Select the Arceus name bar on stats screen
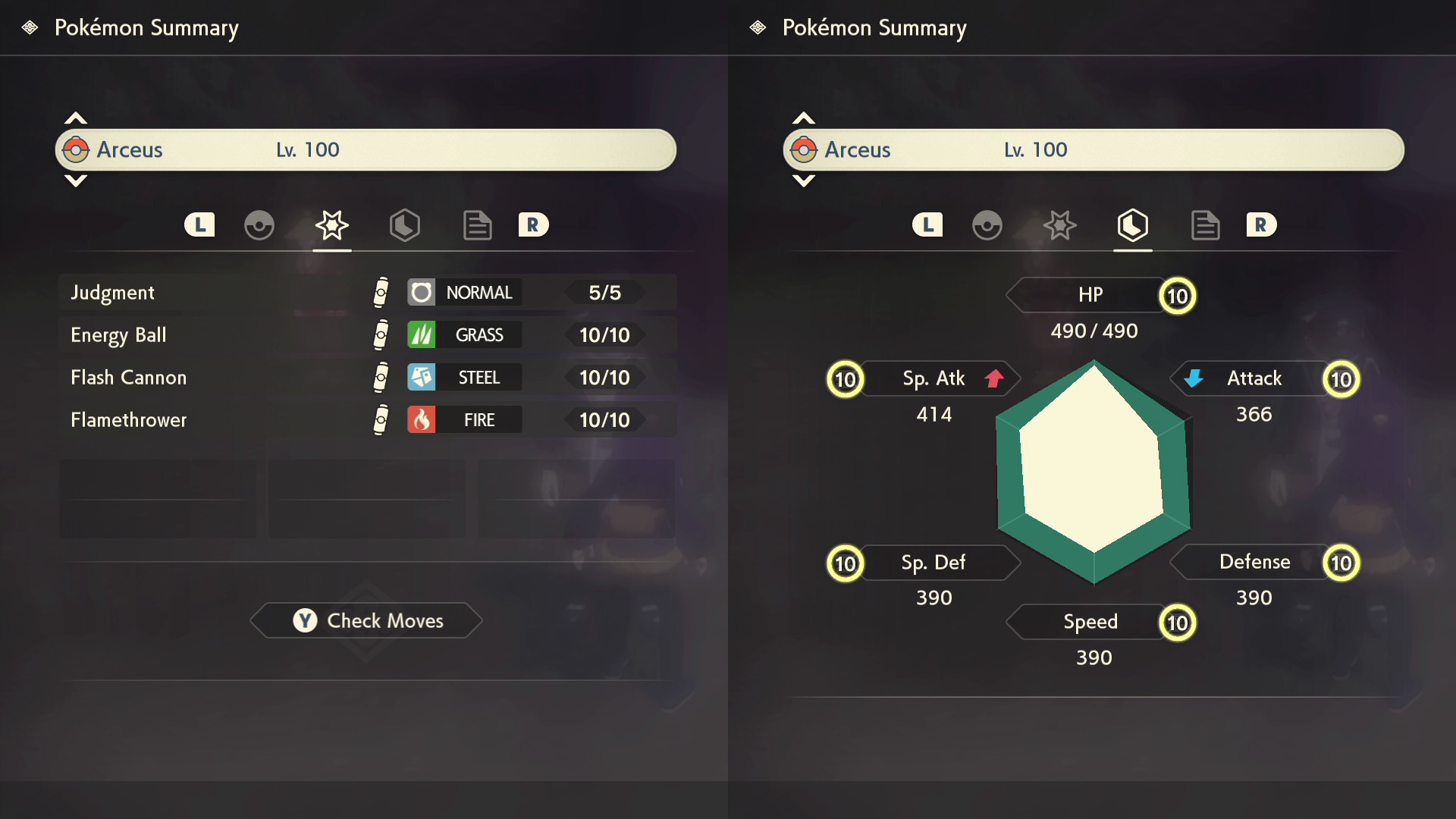 pyautogui.click(x=1094, y=149)
